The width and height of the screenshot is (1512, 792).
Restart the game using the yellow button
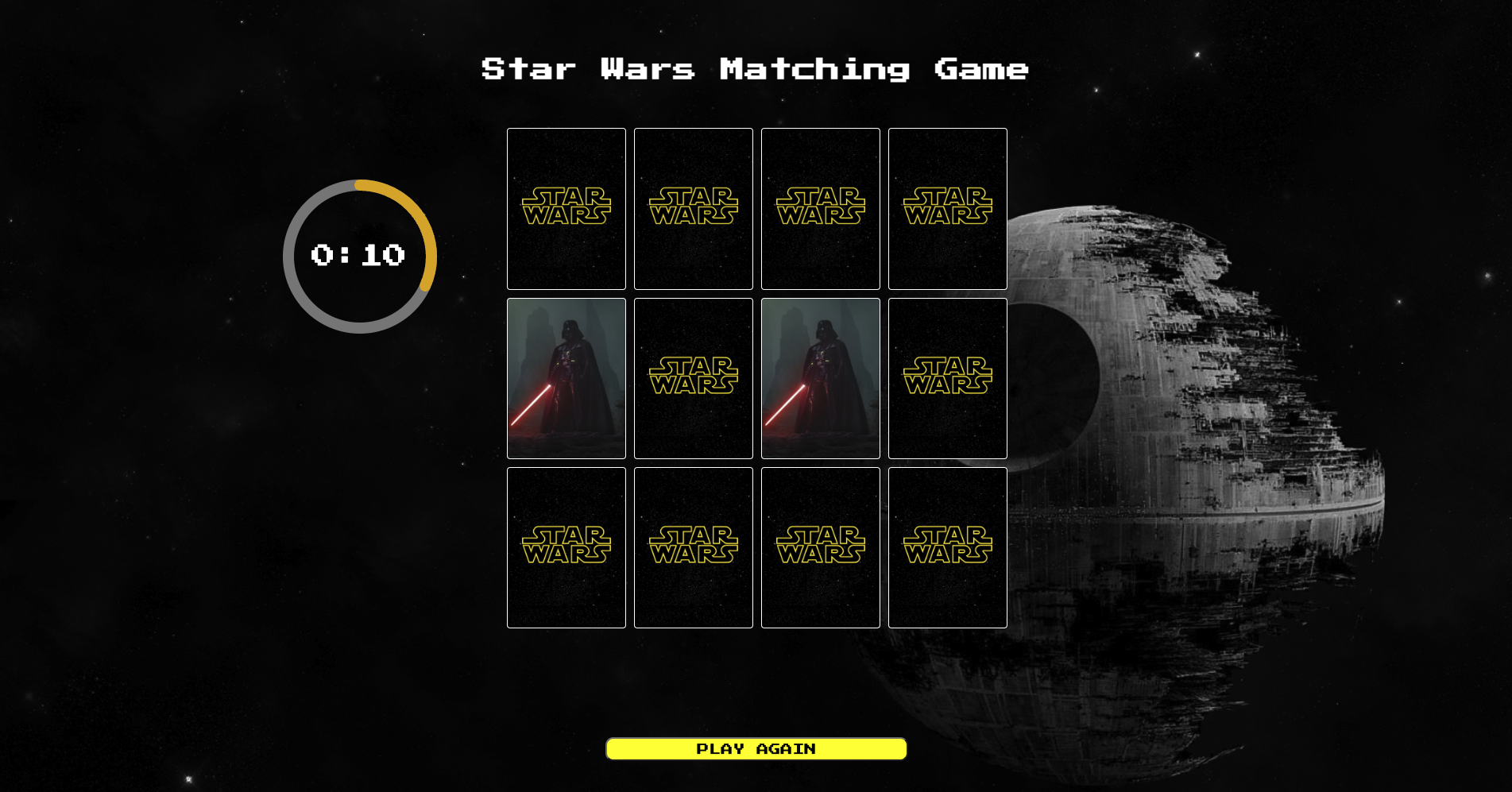pyautogui.click(x=755, y=748)
